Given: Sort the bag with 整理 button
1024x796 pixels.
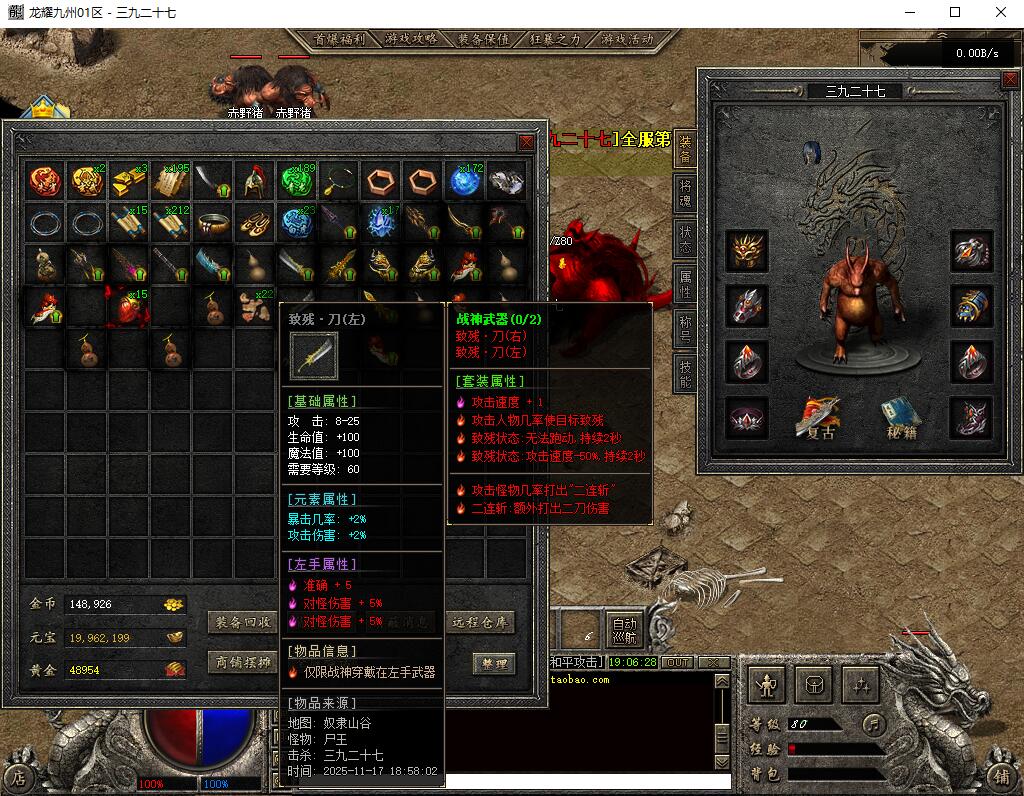Looking at the screenshot, I should pos(493,663).
